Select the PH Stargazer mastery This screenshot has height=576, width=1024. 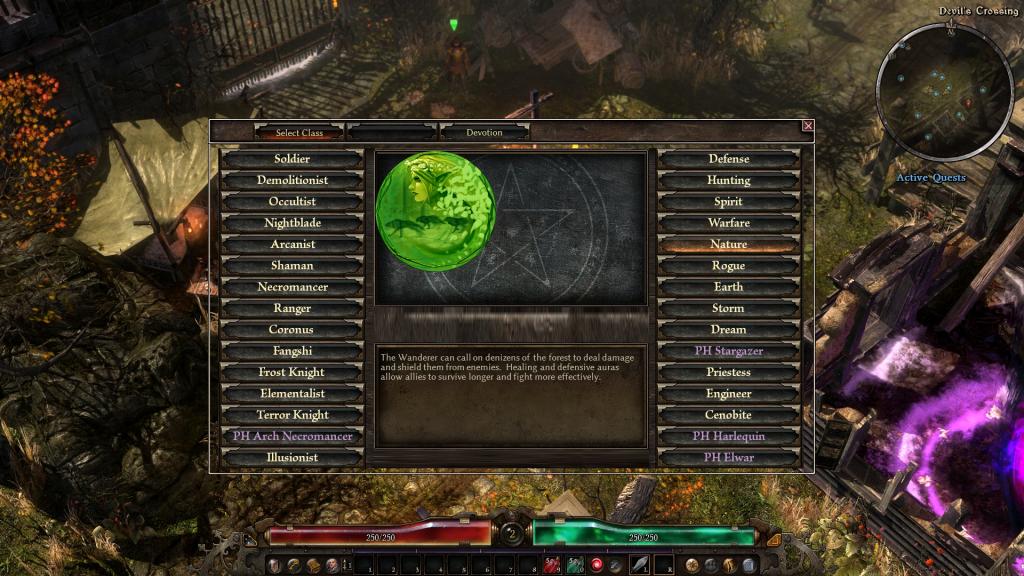(728, 351)
